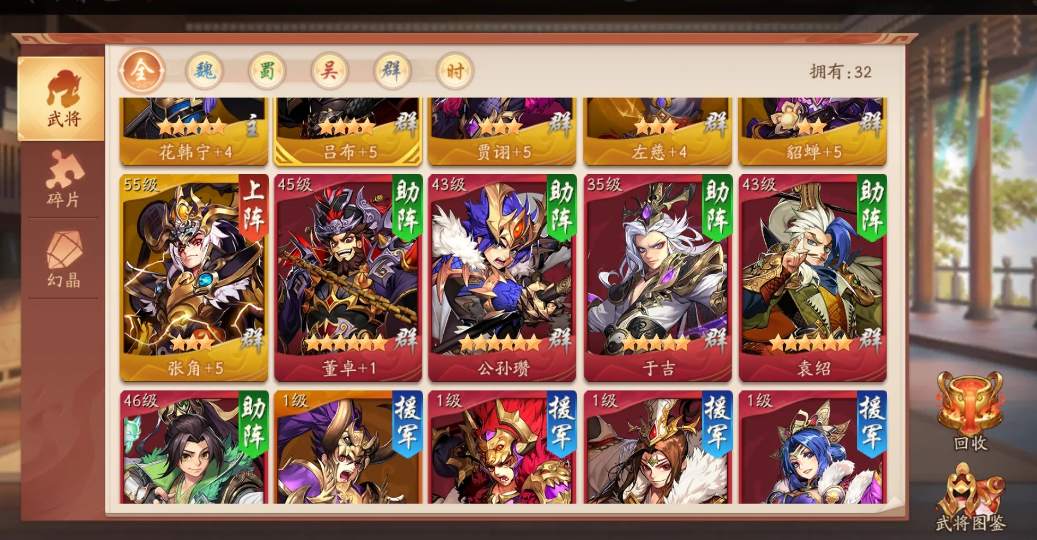Choose the 时 faction filter
The width and height of the screenshot is (1037, 540).
[x=454, y=71]
